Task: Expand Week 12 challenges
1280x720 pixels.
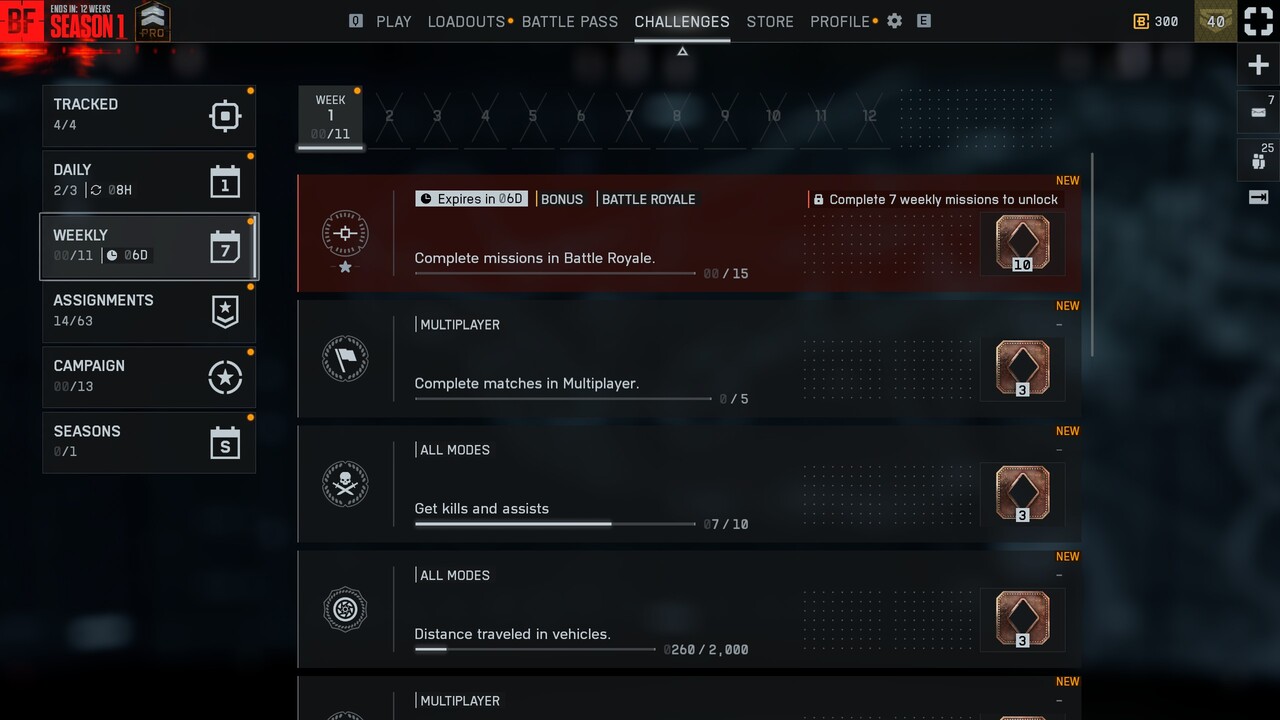Action: [x=869, y=116]
